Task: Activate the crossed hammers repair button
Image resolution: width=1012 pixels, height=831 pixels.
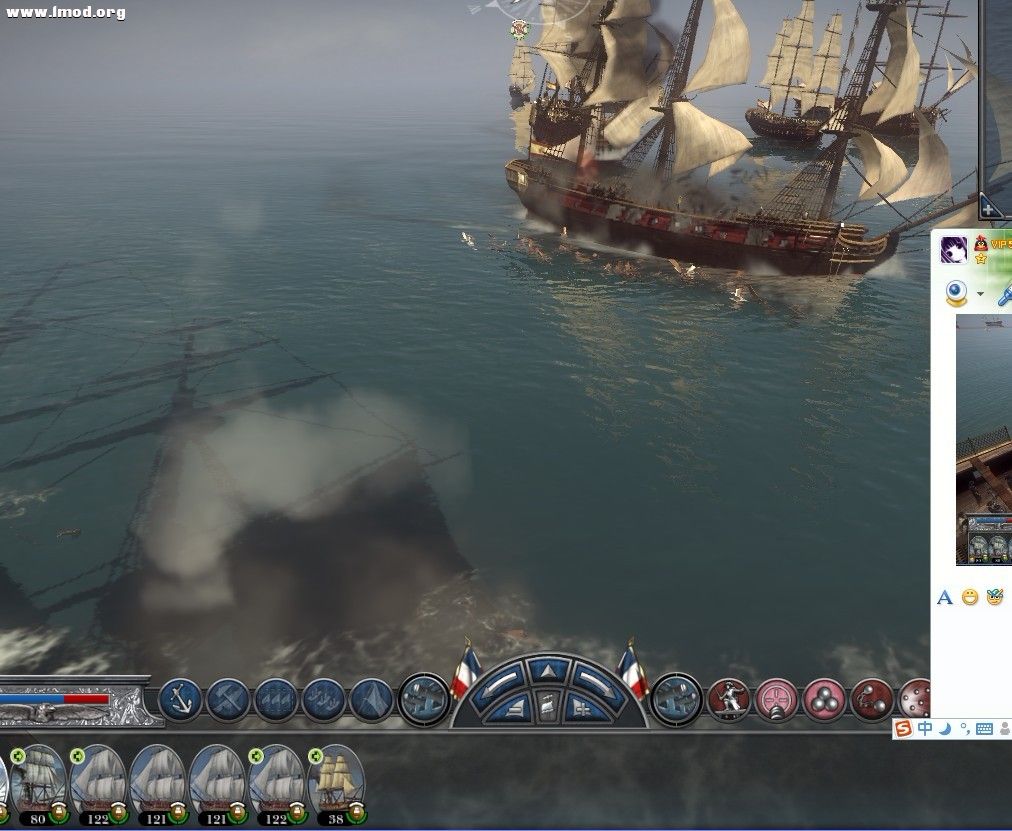Action: point(228,699)
